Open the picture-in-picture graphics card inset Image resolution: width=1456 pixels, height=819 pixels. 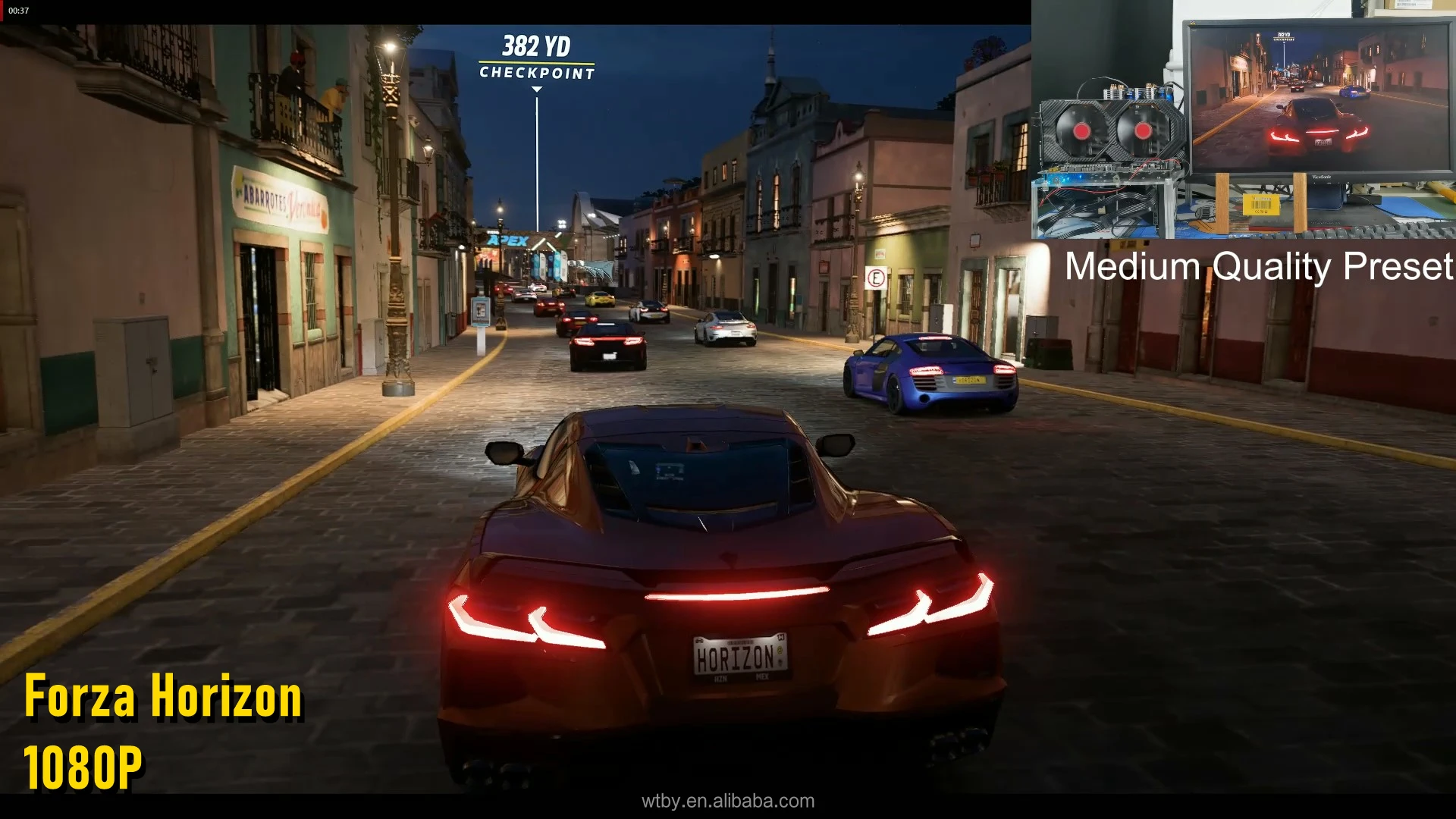point(1243,120)
